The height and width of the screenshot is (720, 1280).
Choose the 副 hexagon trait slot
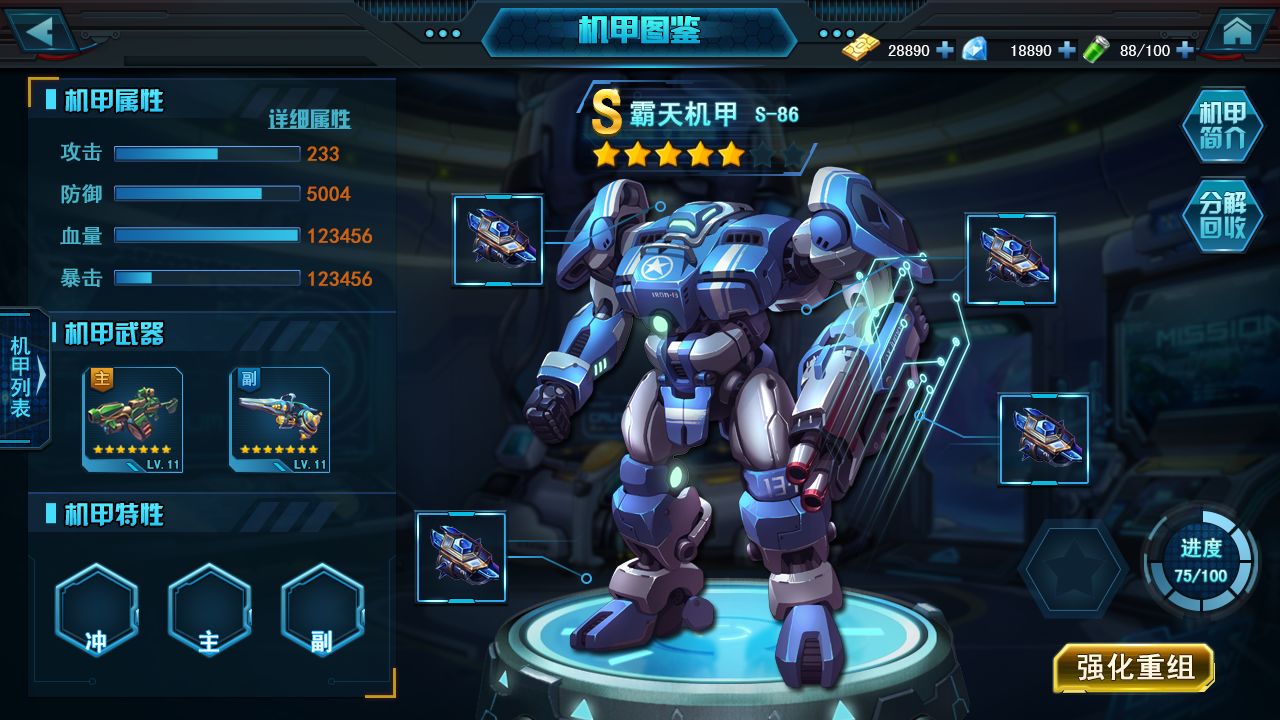click(322, 610)
